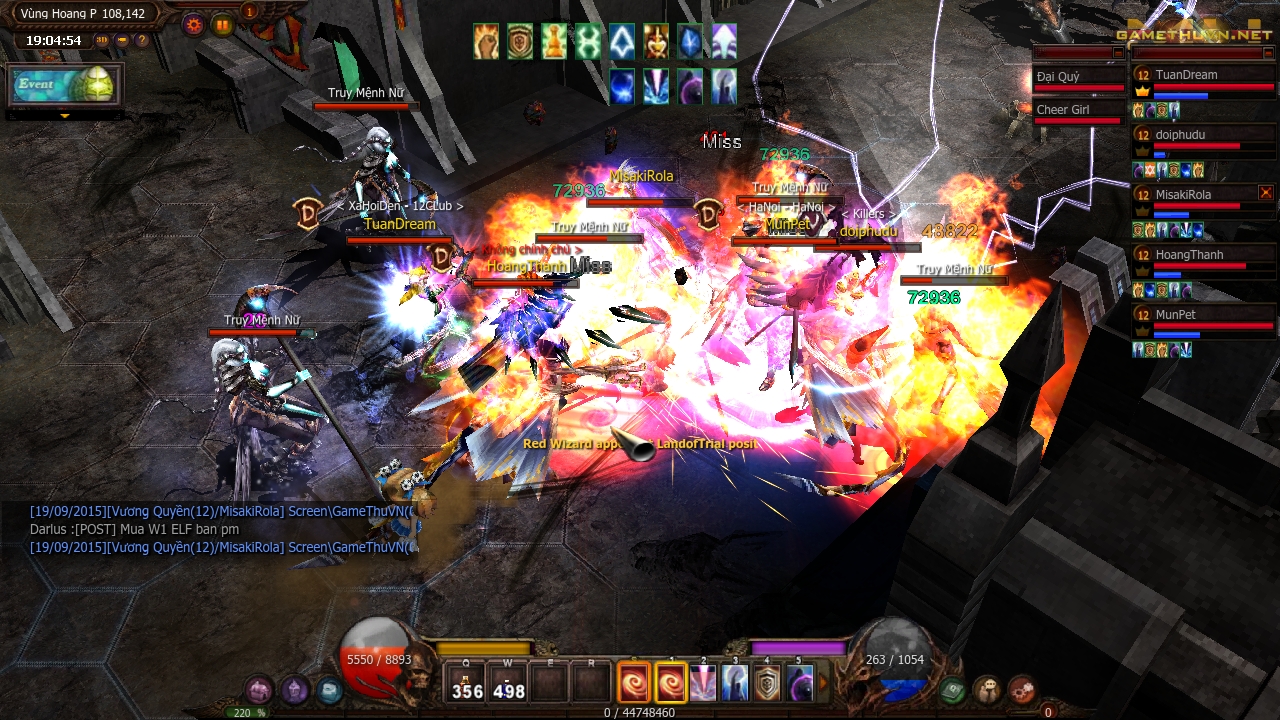
Task: Click the orange X beside MisakiRola
Action: click(x=1266, y=193)
